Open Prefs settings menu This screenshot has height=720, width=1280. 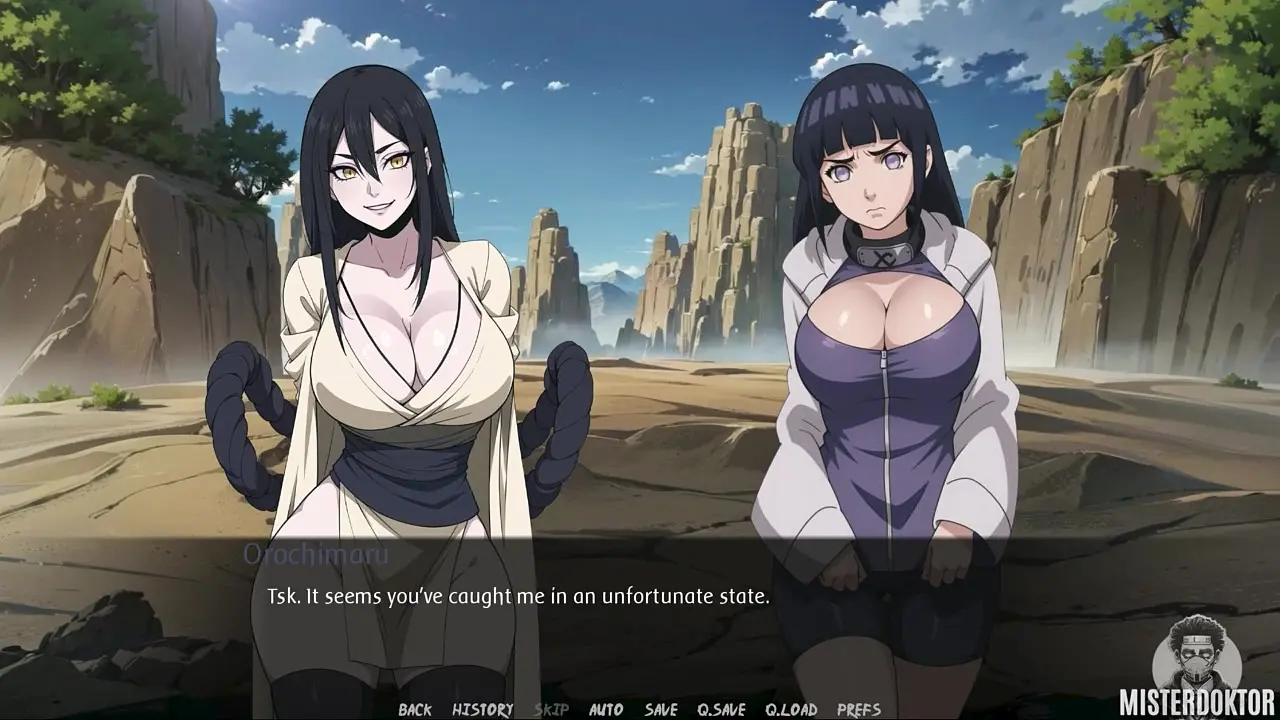[x=859, y=710]
